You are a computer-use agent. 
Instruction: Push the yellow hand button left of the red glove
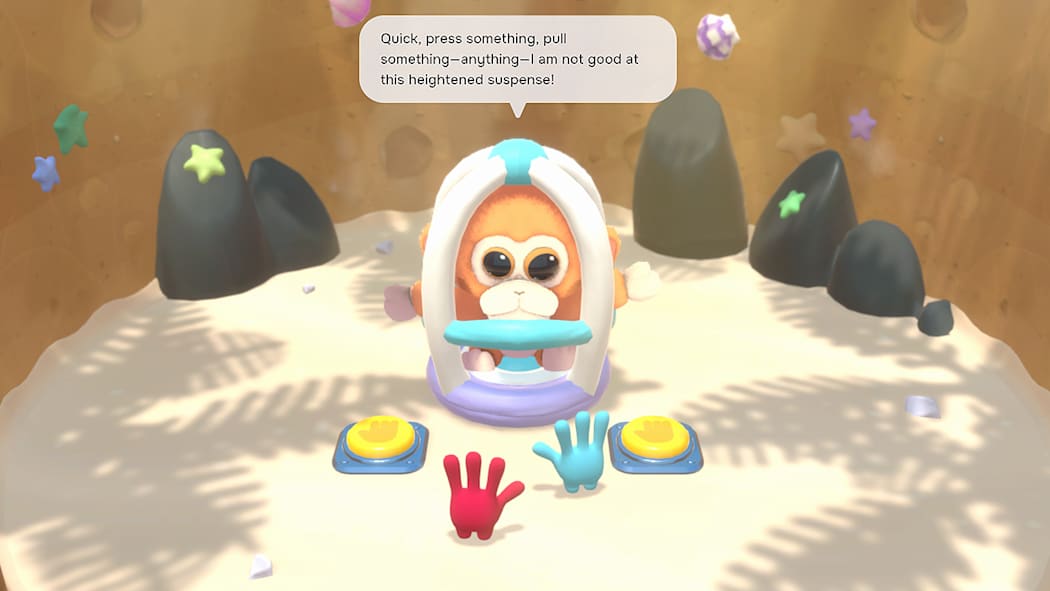[380, 436]
